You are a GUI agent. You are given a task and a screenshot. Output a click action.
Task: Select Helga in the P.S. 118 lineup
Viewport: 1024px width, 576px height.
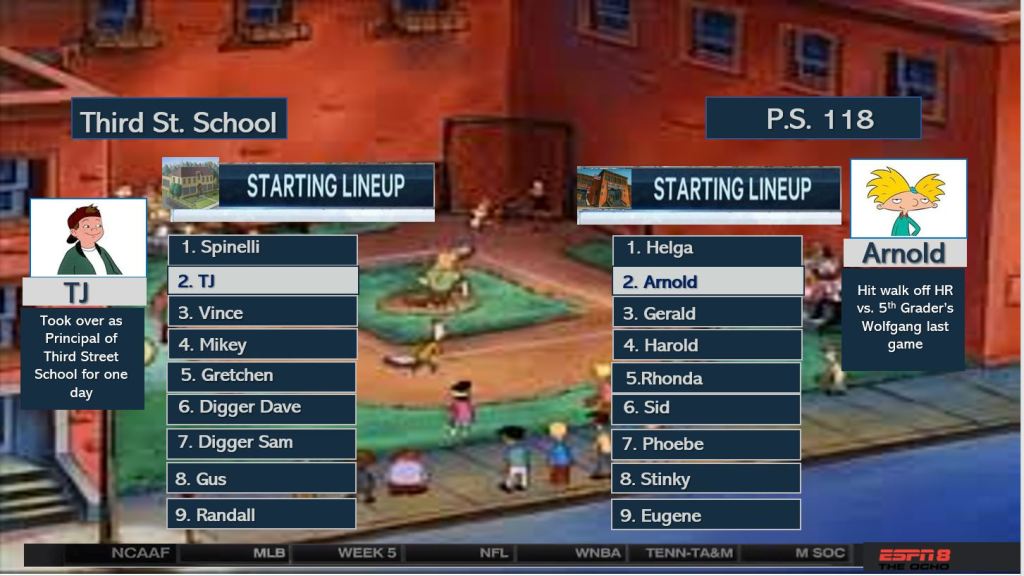tap(707, 249)
